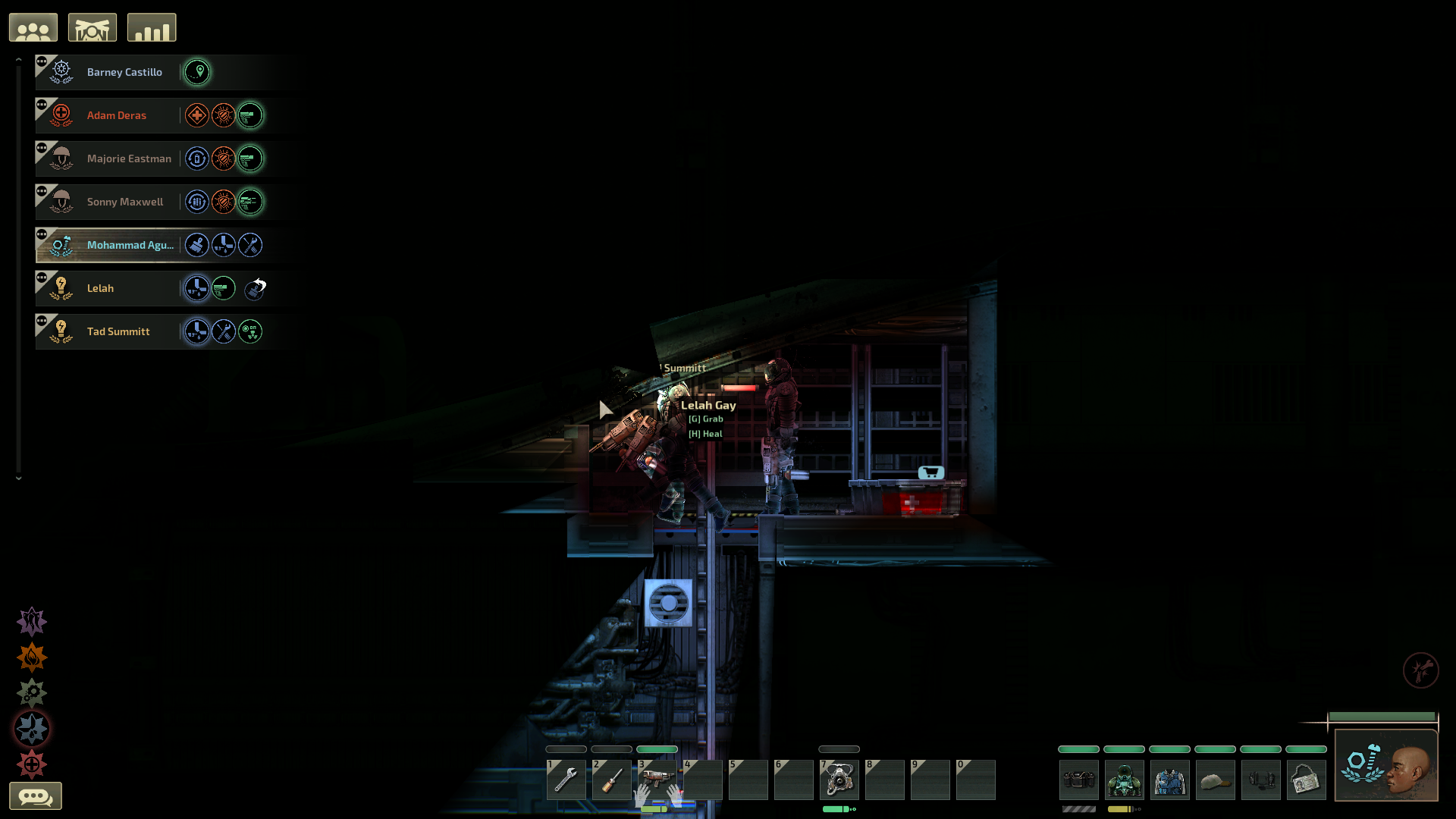Toggle Tad Summitt's power reactor order icon
Screen dimensions: 1456x819
[x=250, y=331]
